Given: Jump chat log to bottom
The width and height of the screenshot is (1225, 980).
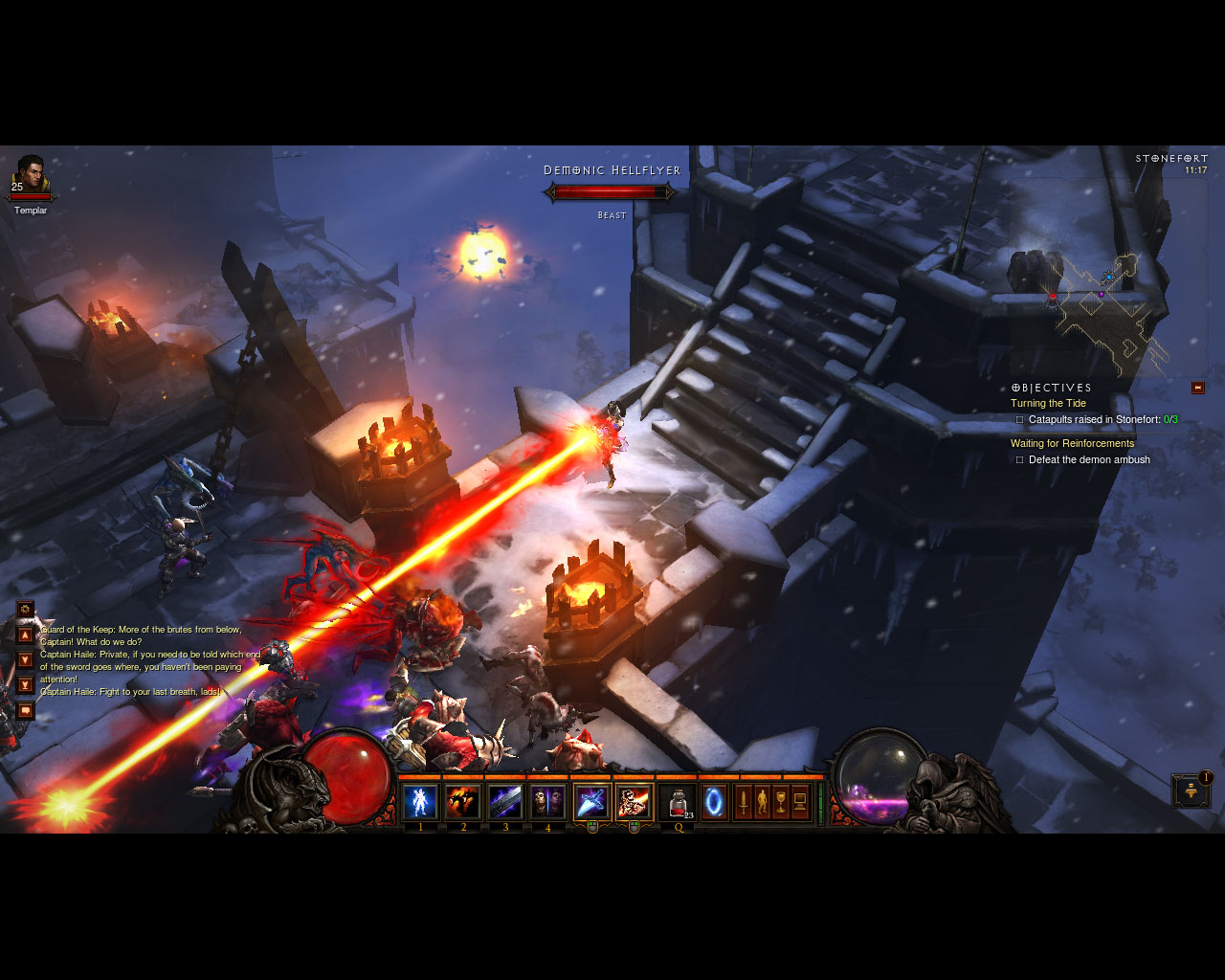Looking at the screenshot, I should [26, 684].
